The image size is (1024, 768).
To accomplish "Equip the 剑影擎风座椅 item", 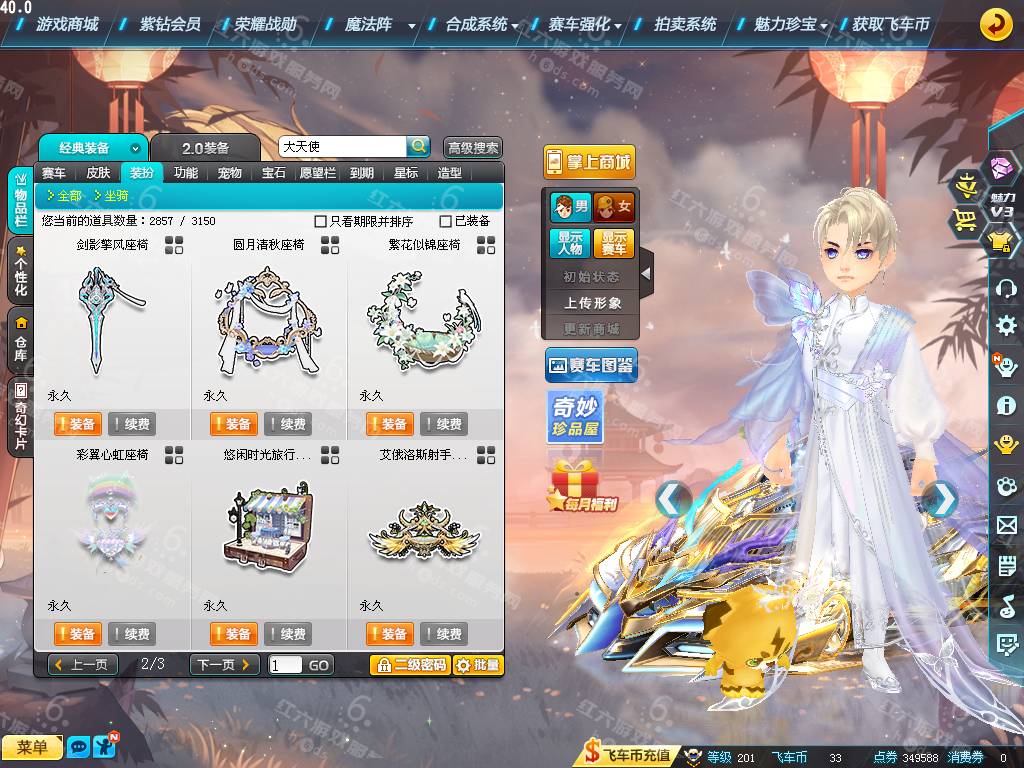I will [x=76, y=424].
